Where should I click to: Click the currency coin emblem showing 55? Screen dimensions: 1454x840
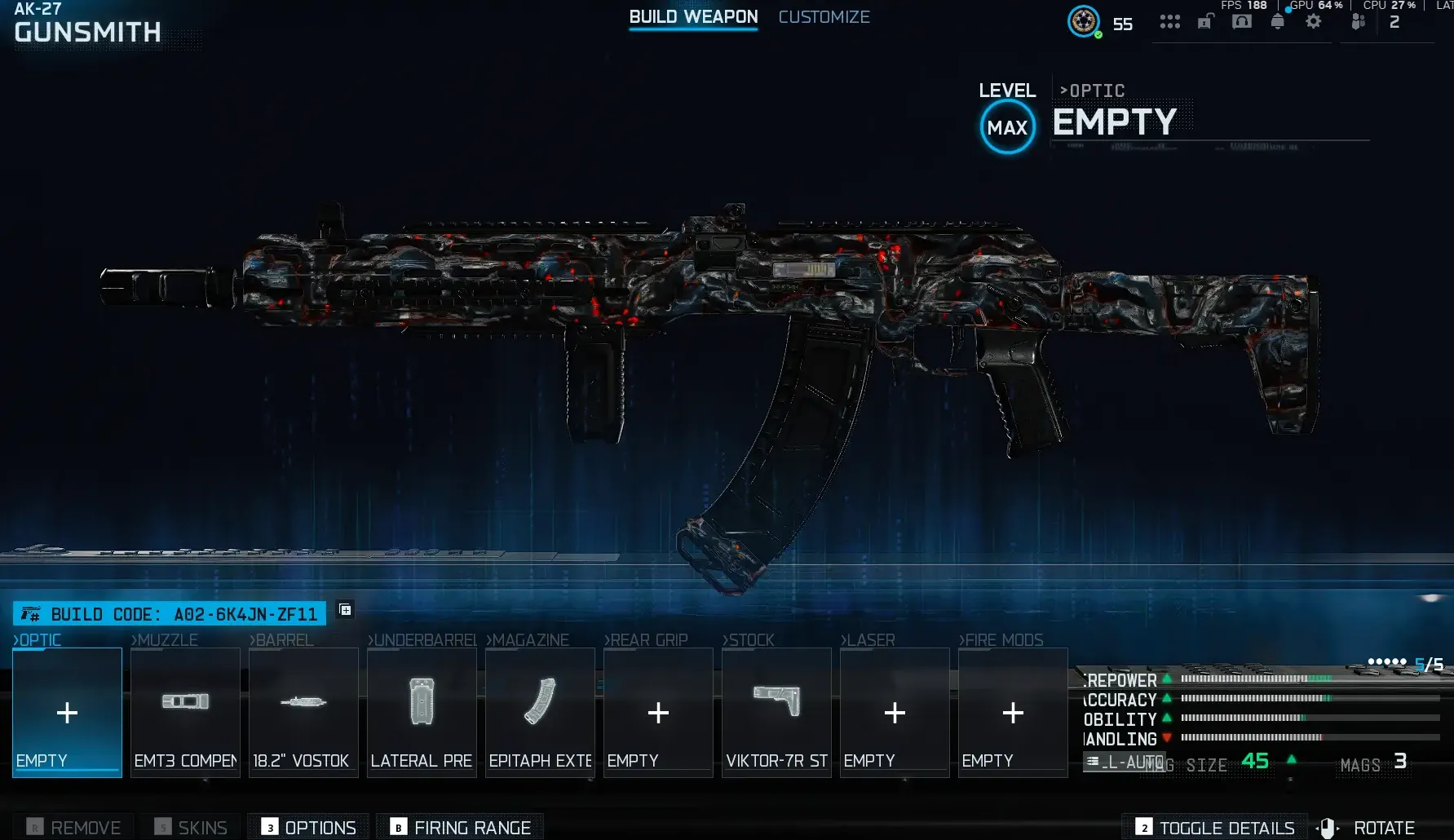tap(1083, 22)
